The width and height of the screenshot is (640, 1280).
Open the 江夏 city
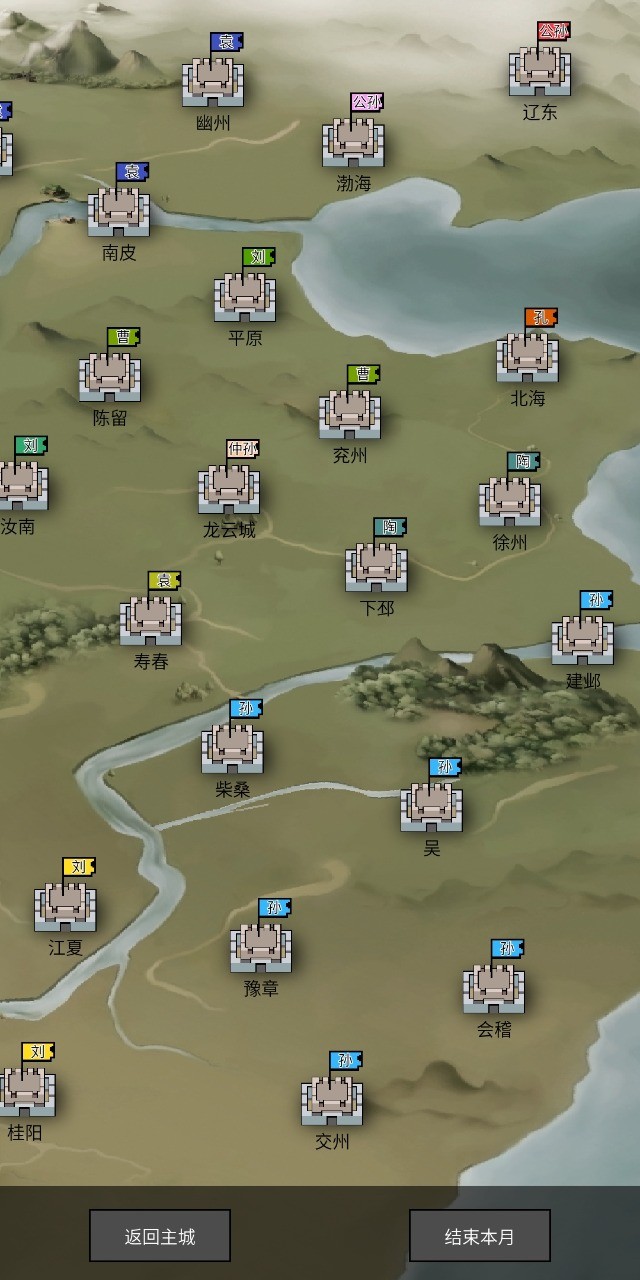pos(66,907)
